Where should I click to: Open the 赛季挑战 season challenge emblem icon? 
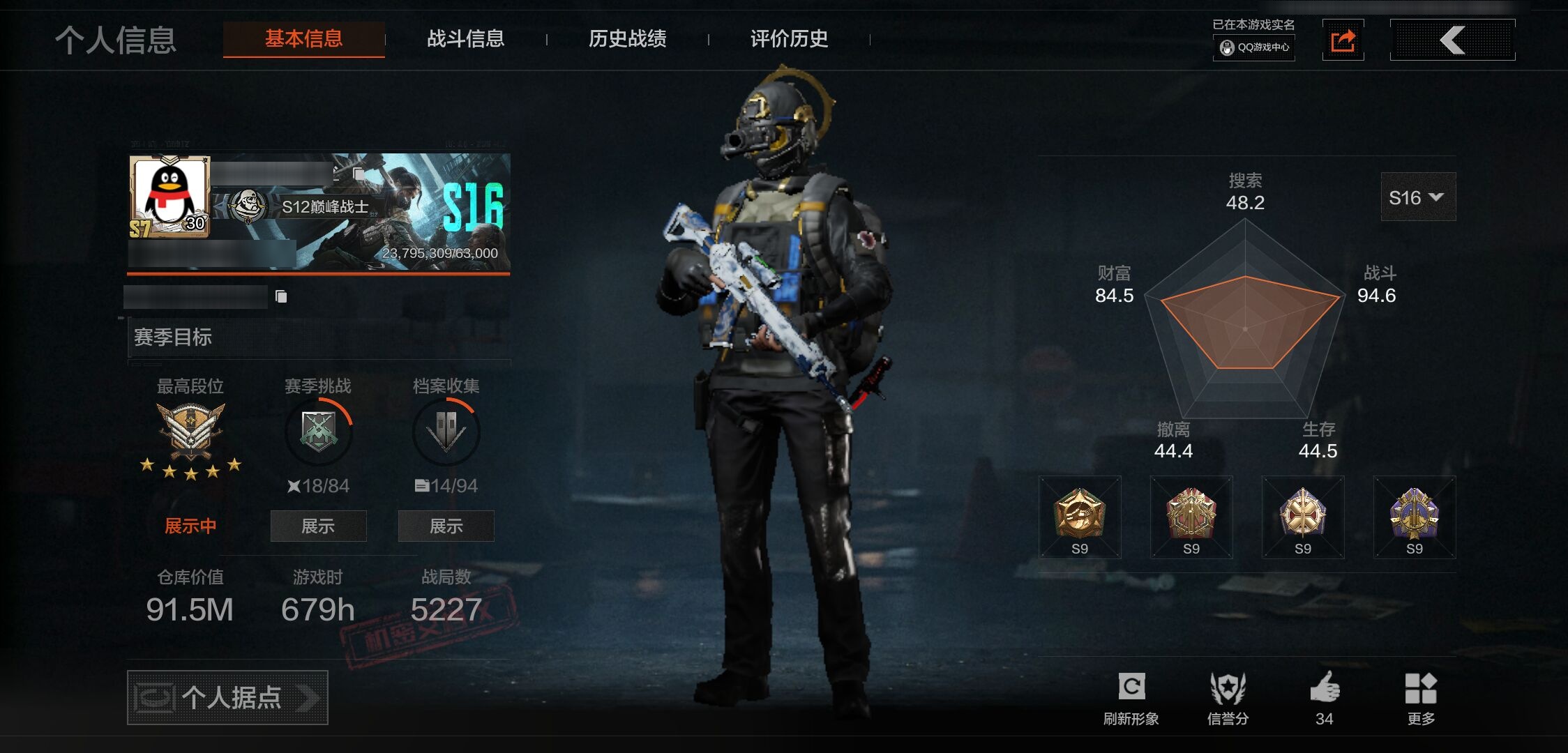tap(318, 432)
